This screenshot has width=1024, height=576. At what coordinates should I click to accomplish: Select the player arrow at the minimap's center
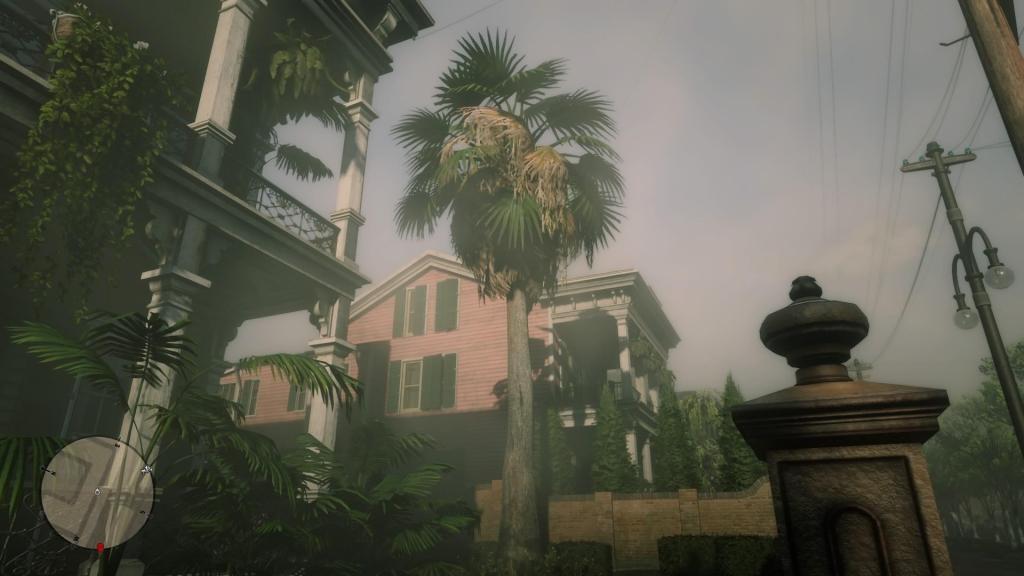tap(97, 492)
